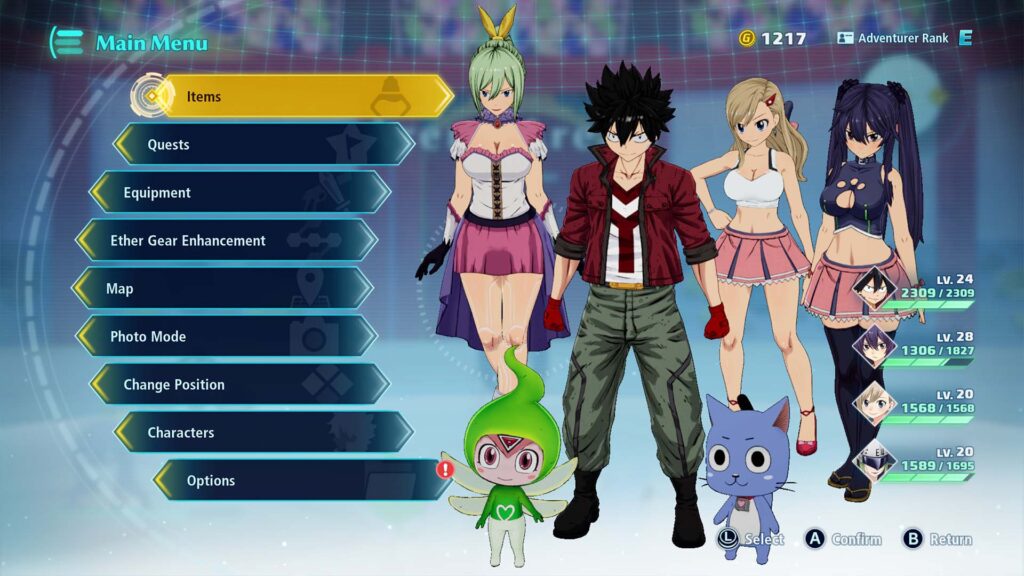Open the Items menu entry

pyautogui.click(x=300, y=97)
